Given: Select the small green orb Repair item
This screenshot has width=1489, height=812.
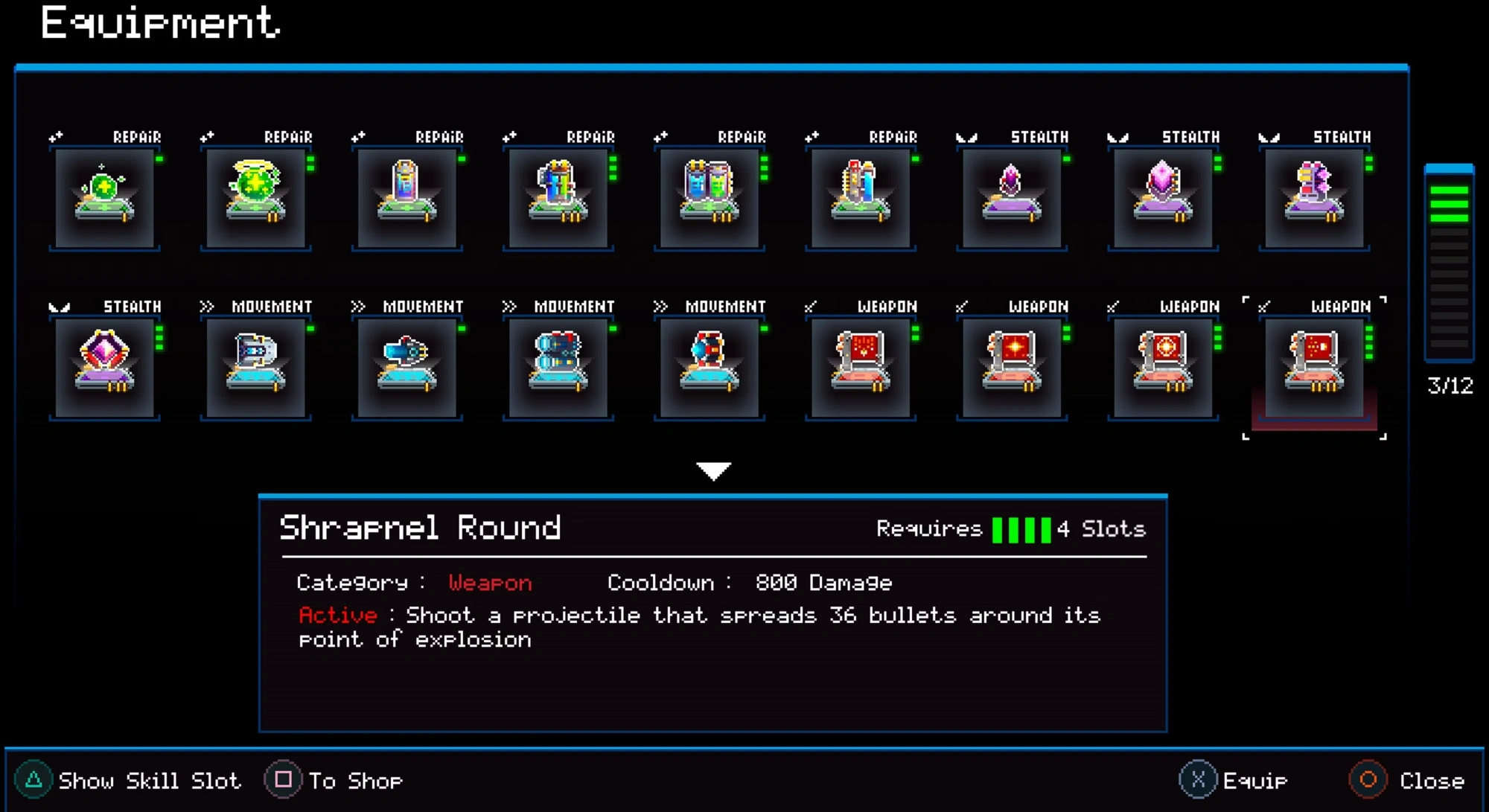Looking at the screenshot, I should coord(104,198).
